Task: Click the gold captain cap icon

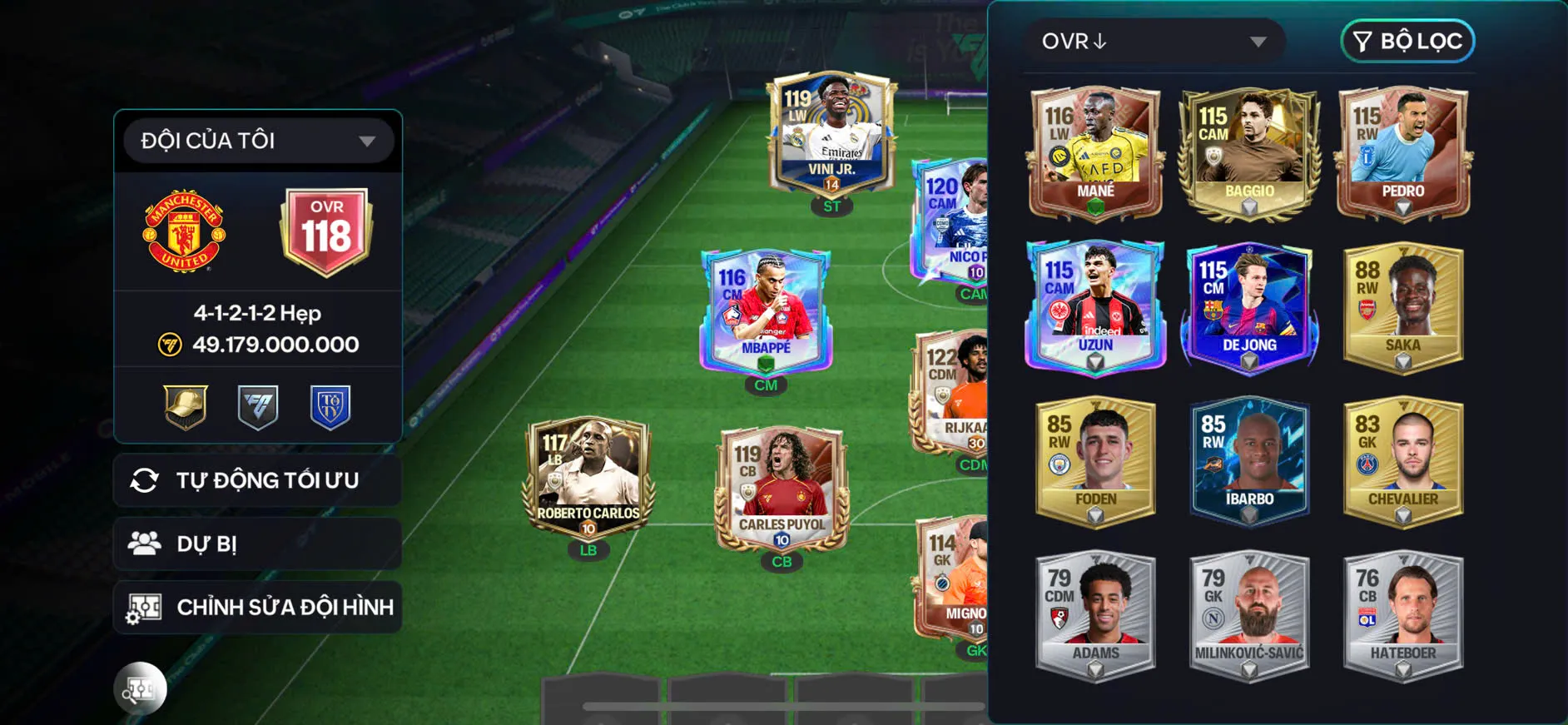Action: (185, 406)
